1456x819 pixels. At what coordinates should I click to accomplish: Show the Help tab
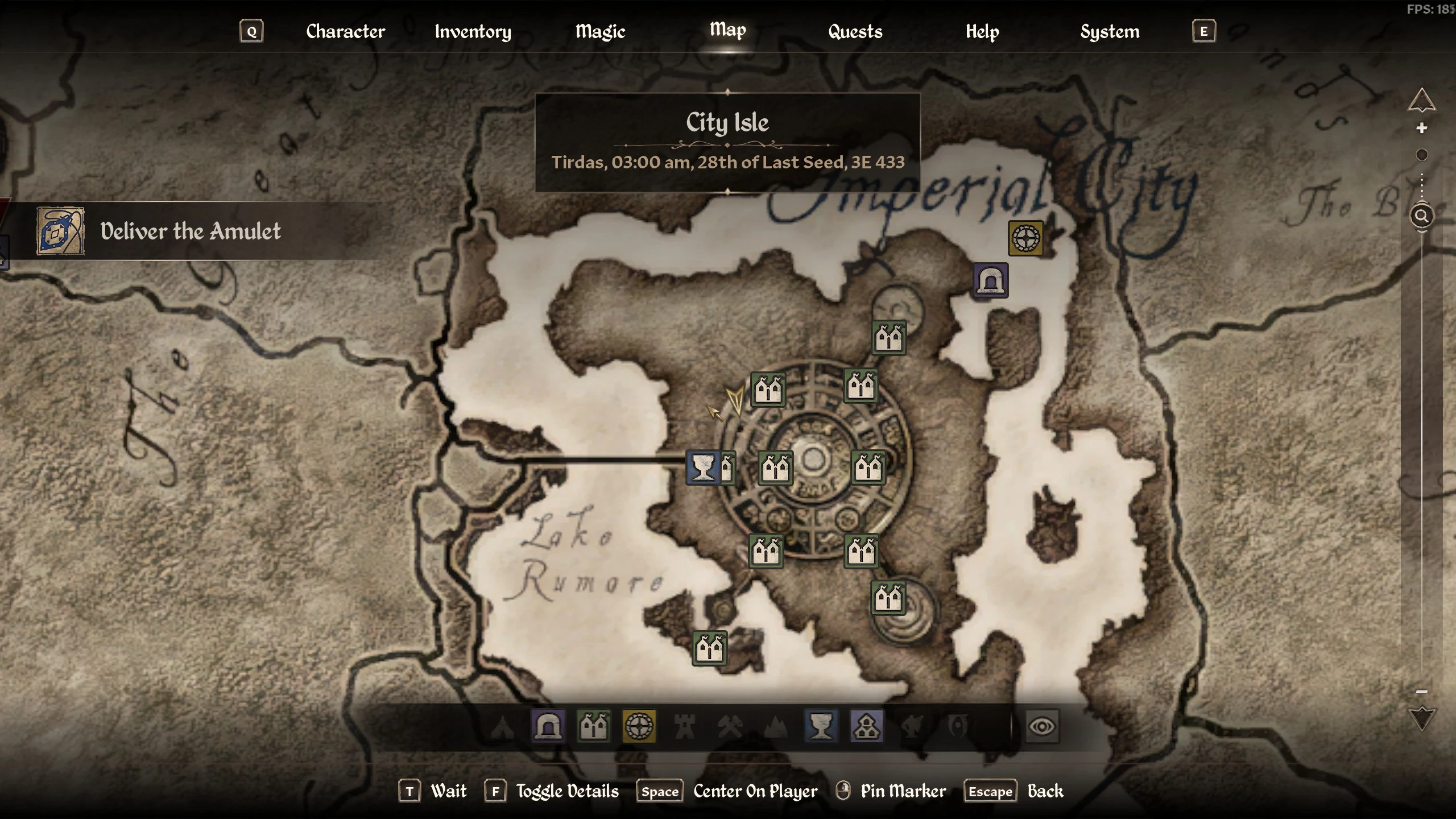point(982,31)
